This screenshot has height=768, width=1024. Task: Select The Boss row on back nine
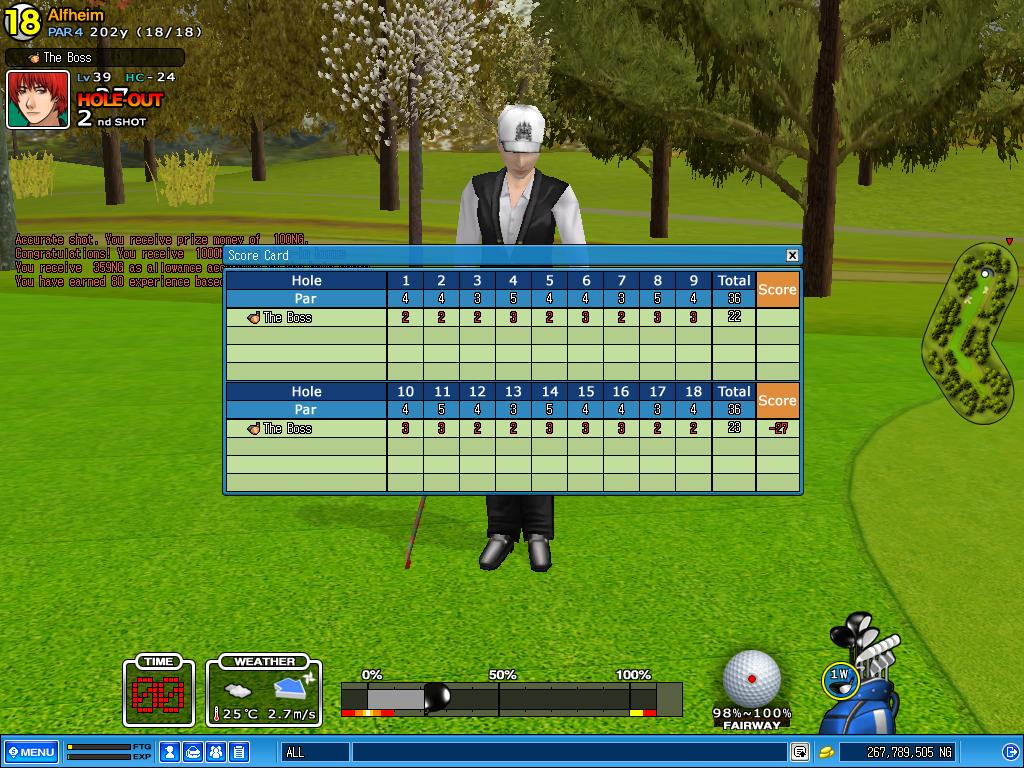[306, 429]
